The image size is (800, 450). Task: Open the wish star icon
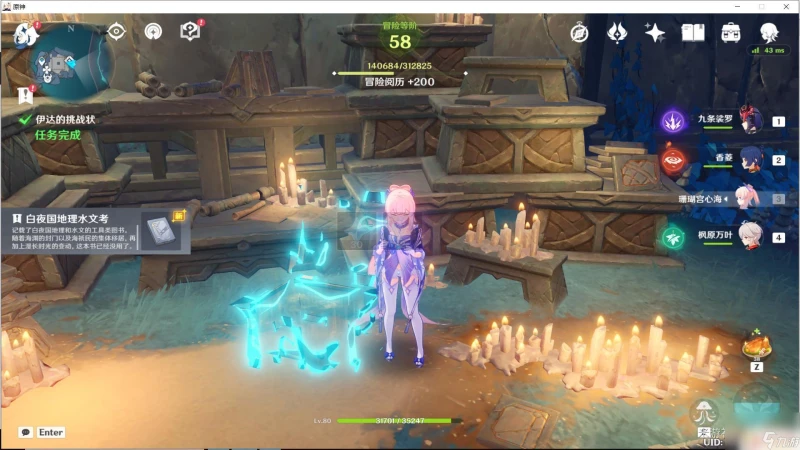[x=655, y=32]
